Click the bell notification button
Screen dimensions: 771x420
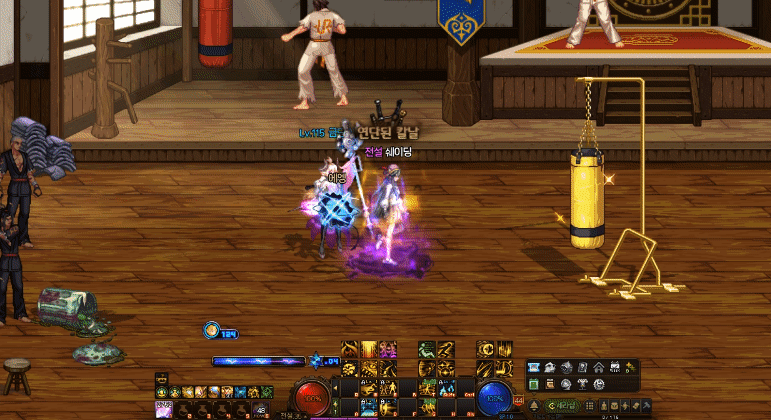534,405
